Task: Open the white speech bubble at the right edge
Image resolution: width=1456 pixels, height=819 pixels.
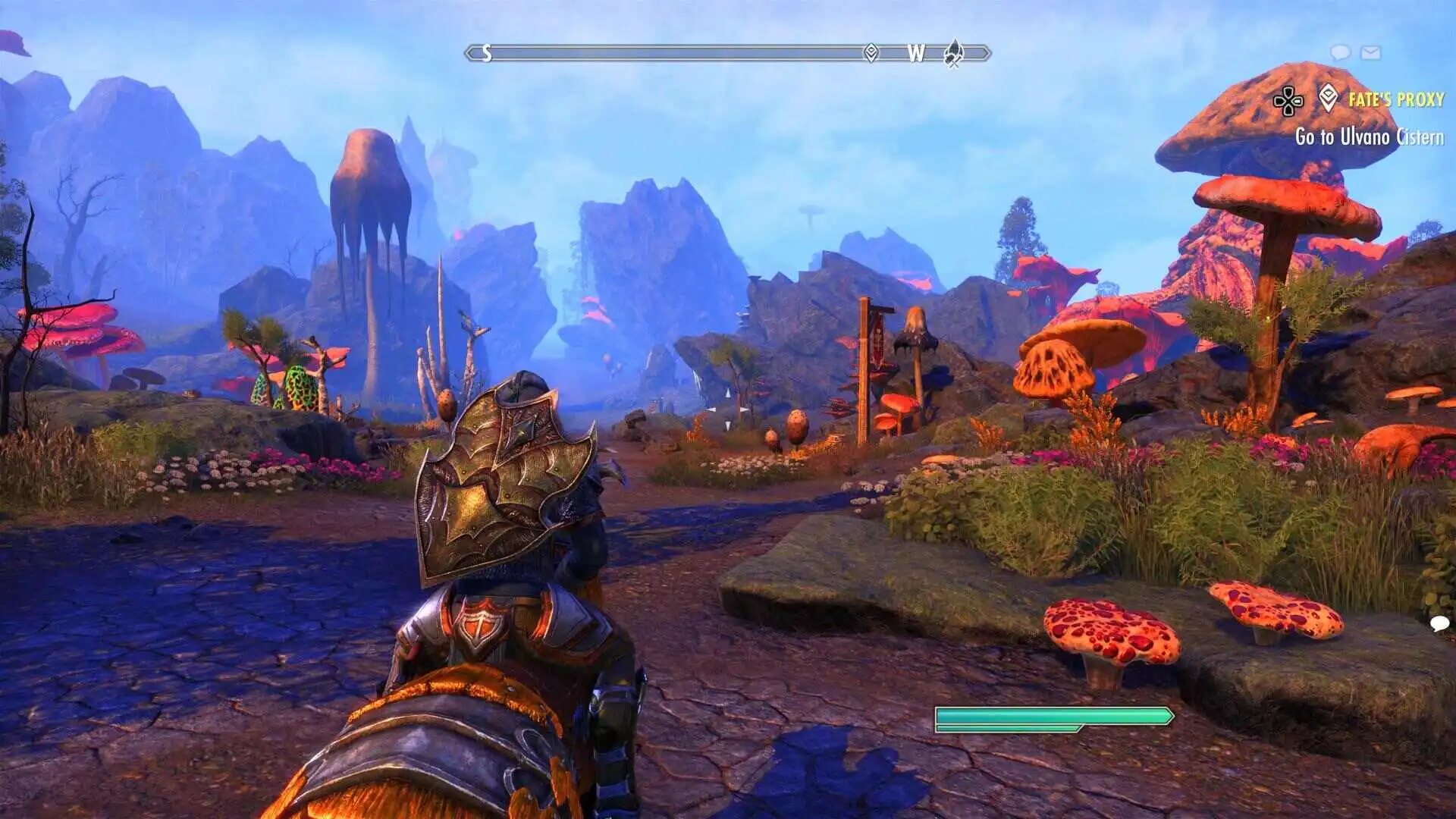Action: tap(1439, 623)
